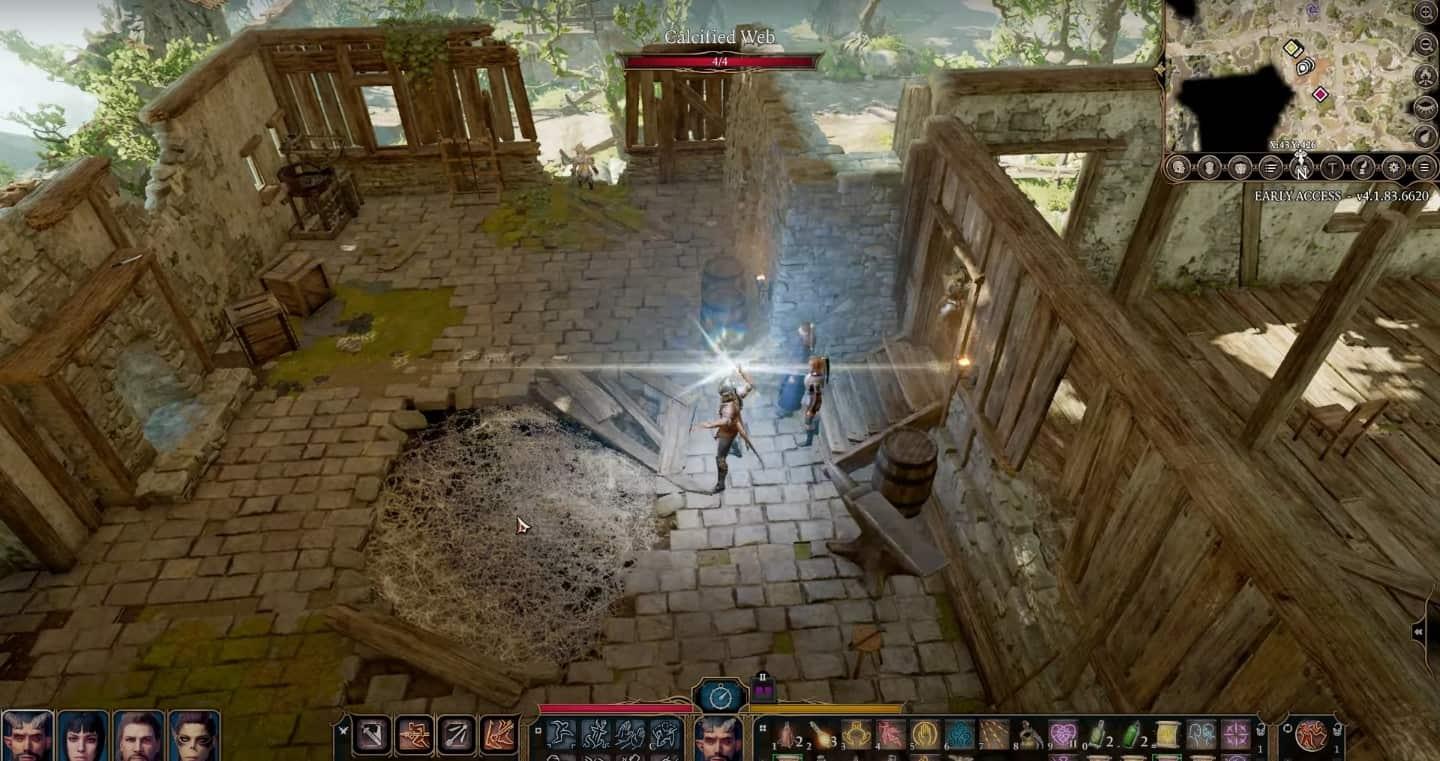Click the campfire button beside the minimap
This screenshot has width=1440, height=761.
1426,76
